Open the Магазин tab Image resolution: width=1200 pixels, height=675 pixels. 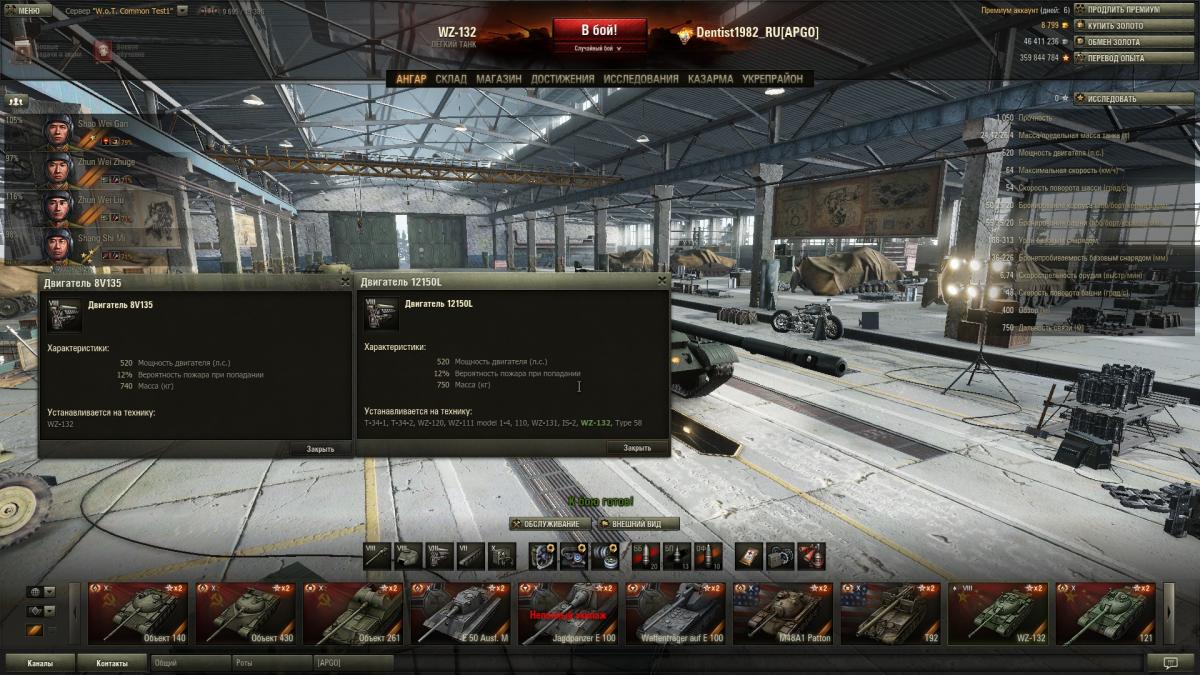[x=498, y=79]
